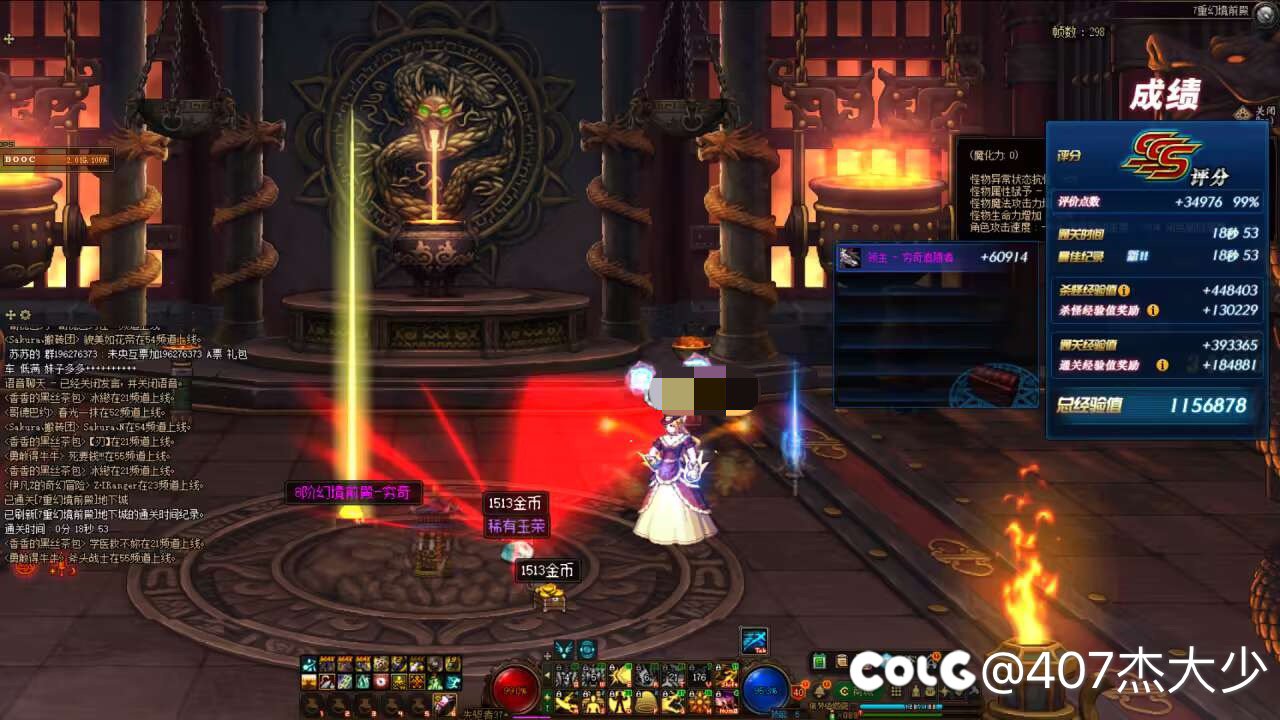Click the chat window move handle

pyautogui.click(x=11, y=315)
